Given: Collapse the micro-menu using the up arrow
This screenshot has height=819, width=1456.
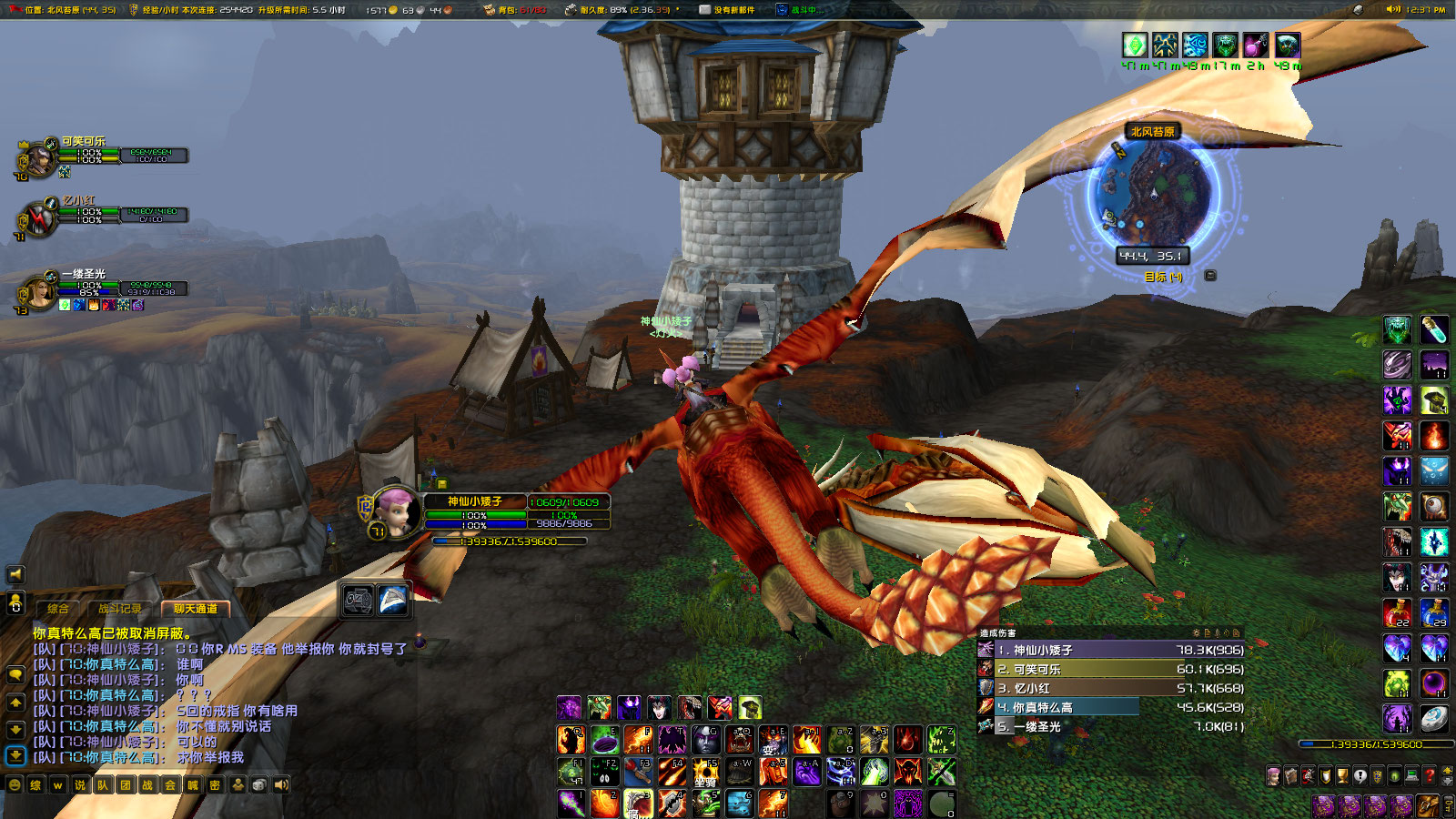Looking at the screenshot, I should point(1446,771).
